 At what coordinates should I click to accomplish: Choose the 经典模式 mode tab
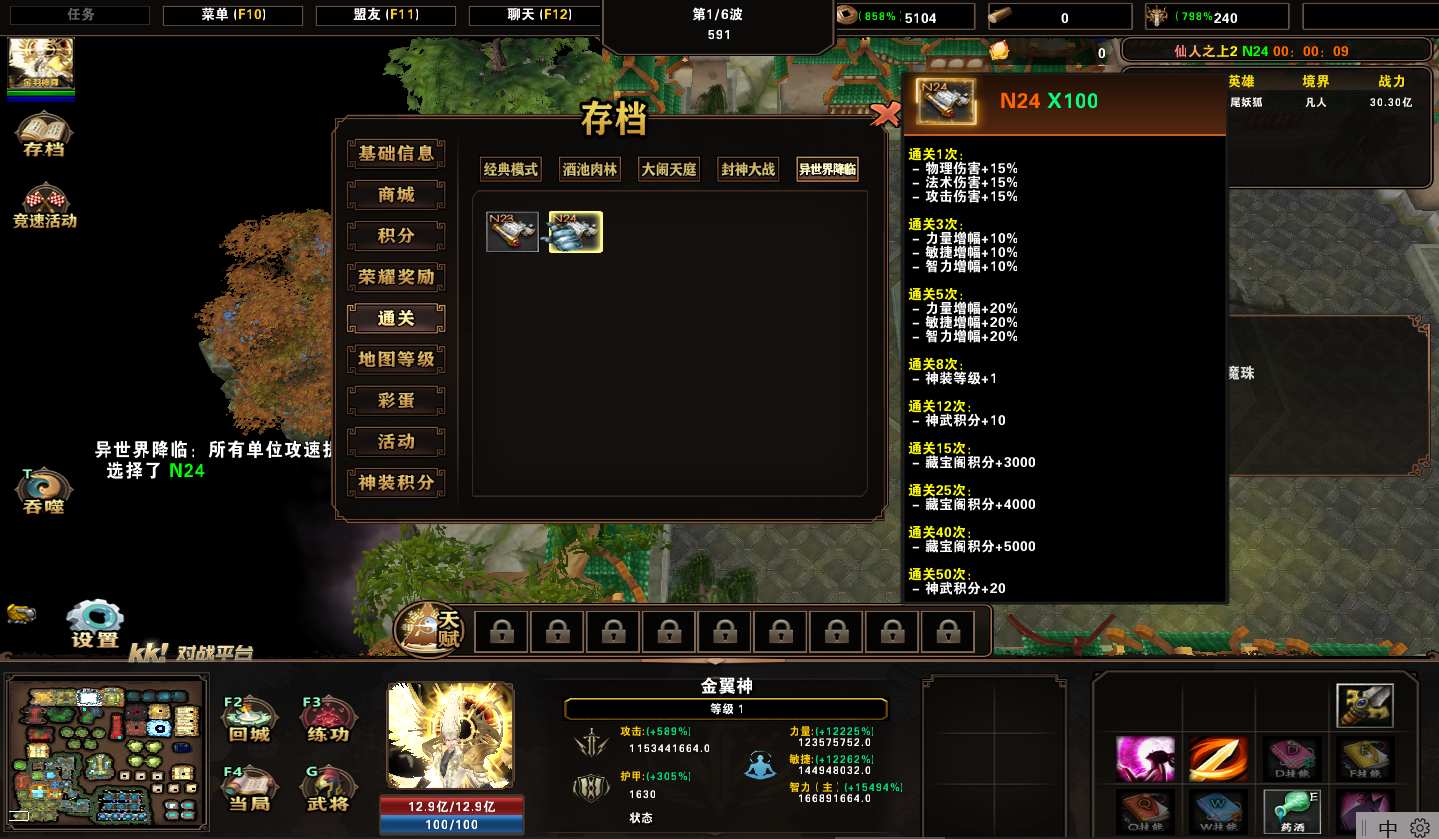(511, 170)
